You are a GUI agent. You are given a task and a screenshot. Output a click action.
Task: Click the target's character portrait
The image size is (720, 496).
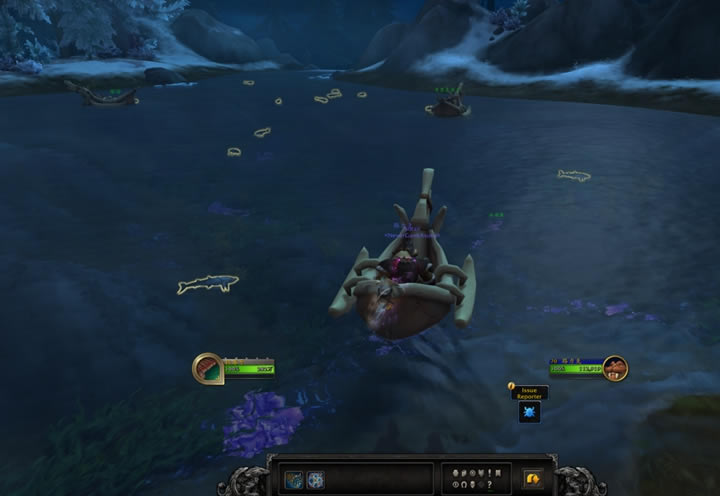(x=615, y=368)
